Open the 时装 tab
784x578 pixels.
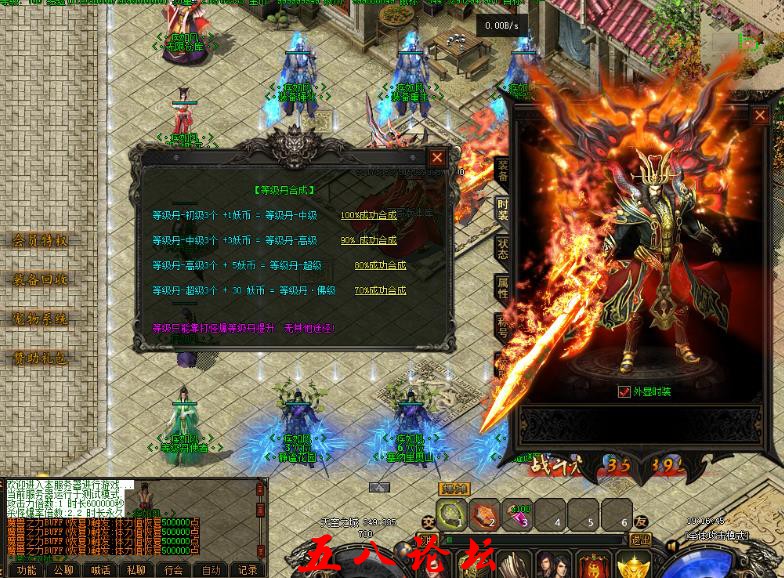502,209
